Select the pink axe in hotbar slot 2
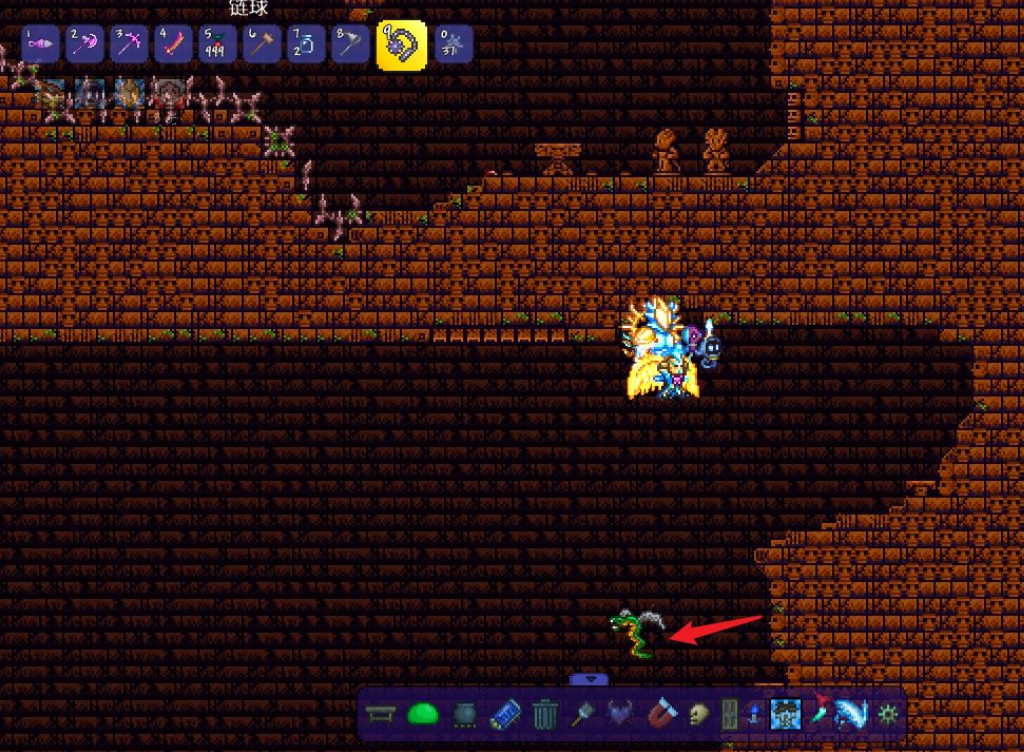The image size is (1024, 752). coord(86,45)
